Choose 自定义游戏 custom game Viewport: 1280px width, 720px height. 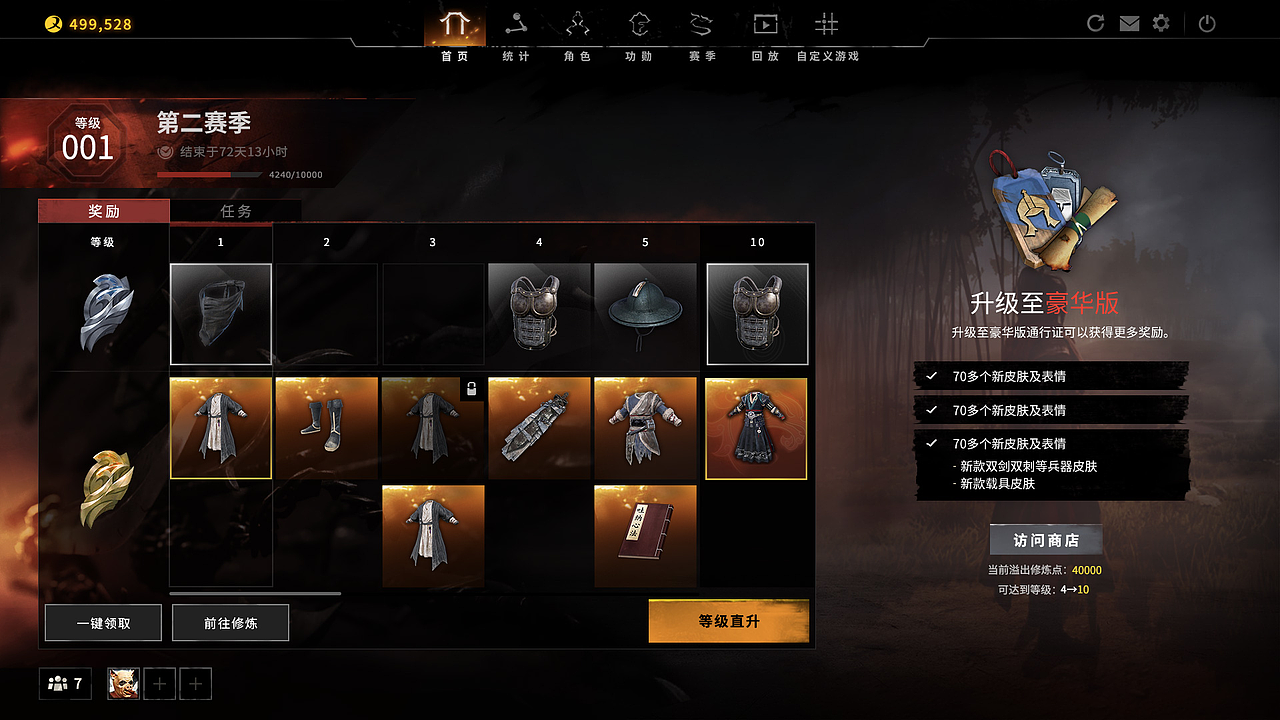click(827, 33)
